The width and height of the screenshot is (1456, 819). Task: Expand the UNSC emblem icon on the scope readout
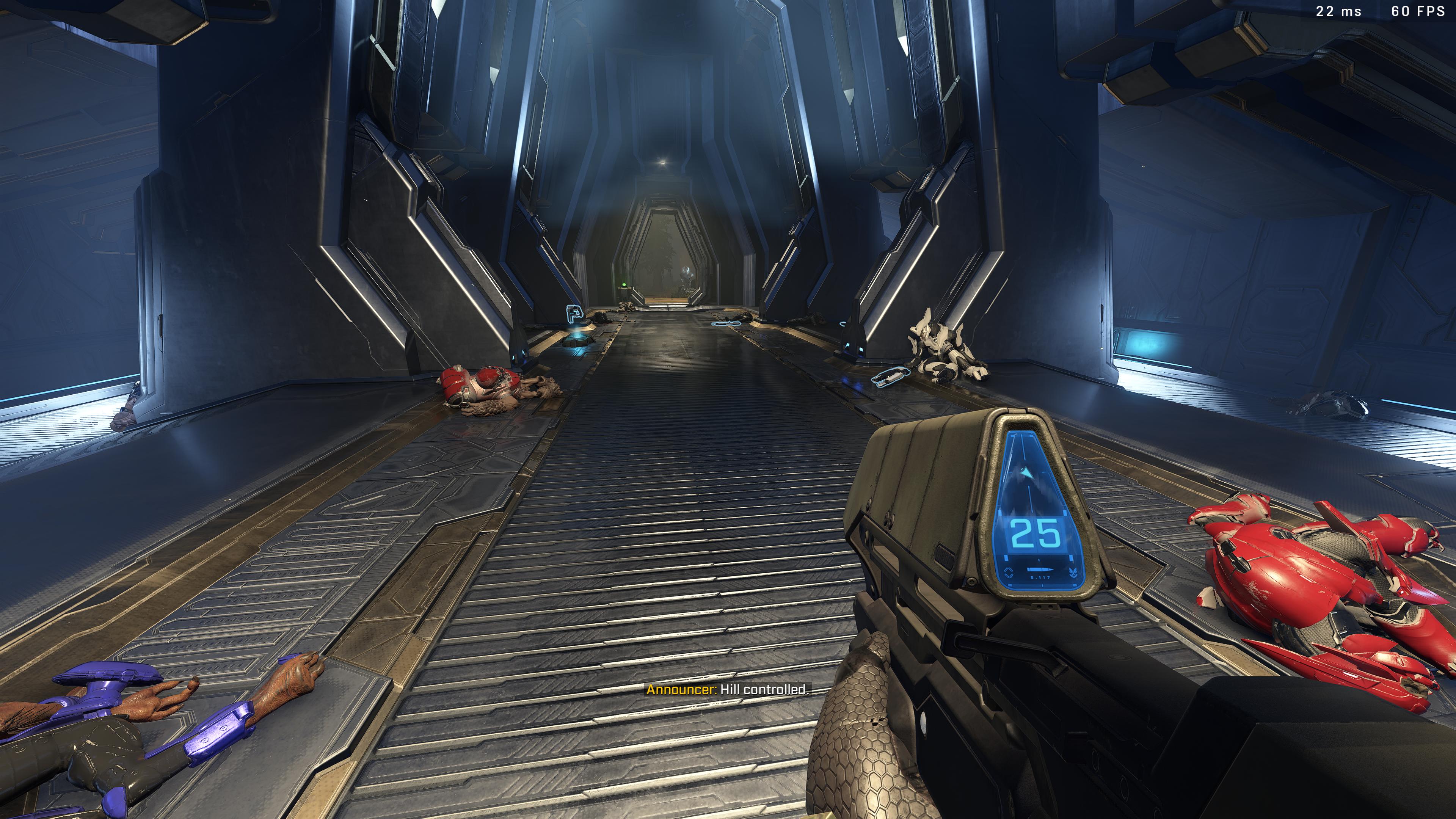(1073, 573)
